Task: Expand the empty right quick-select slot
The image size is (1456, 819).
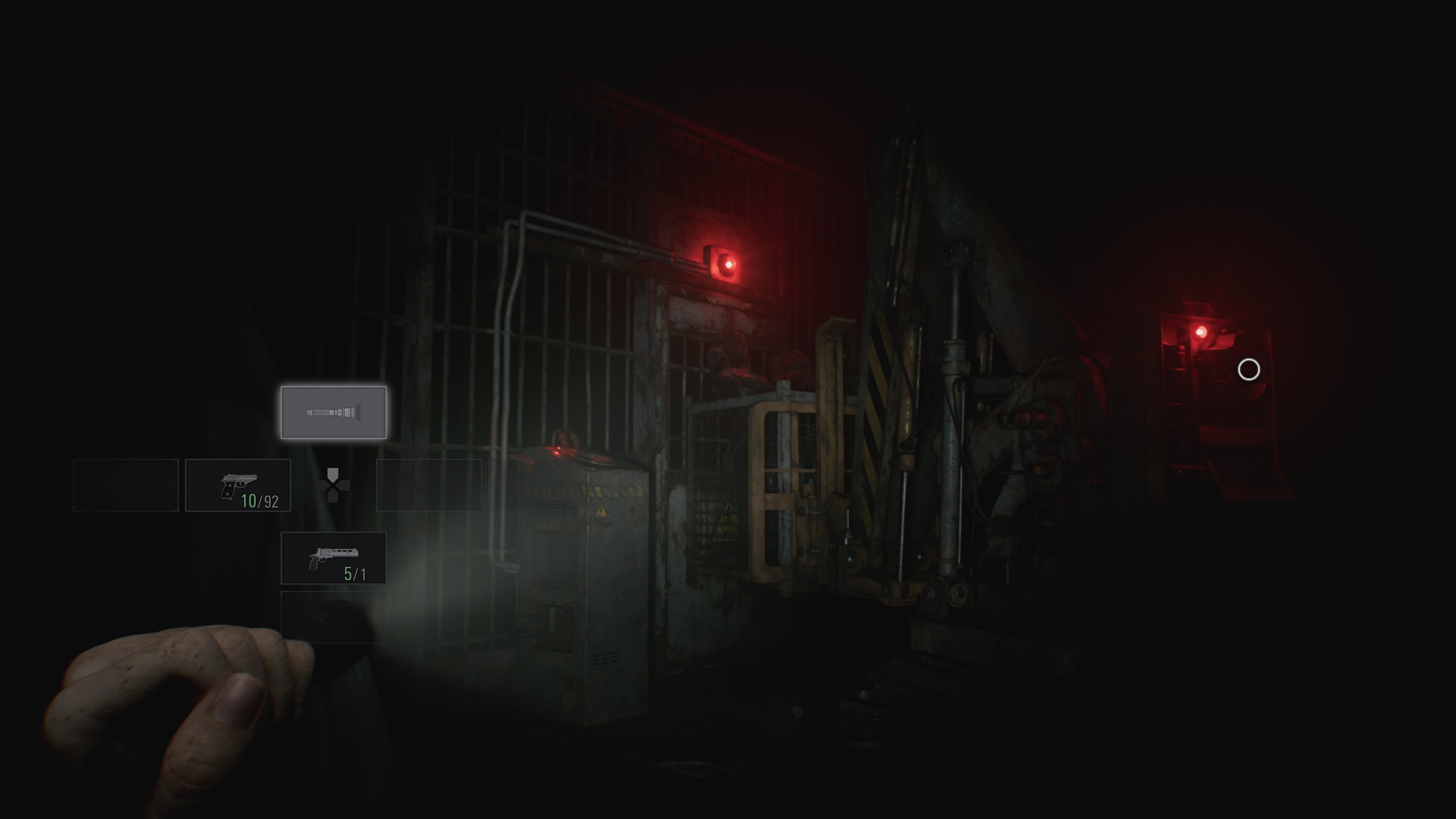Action: pos(430,485)
